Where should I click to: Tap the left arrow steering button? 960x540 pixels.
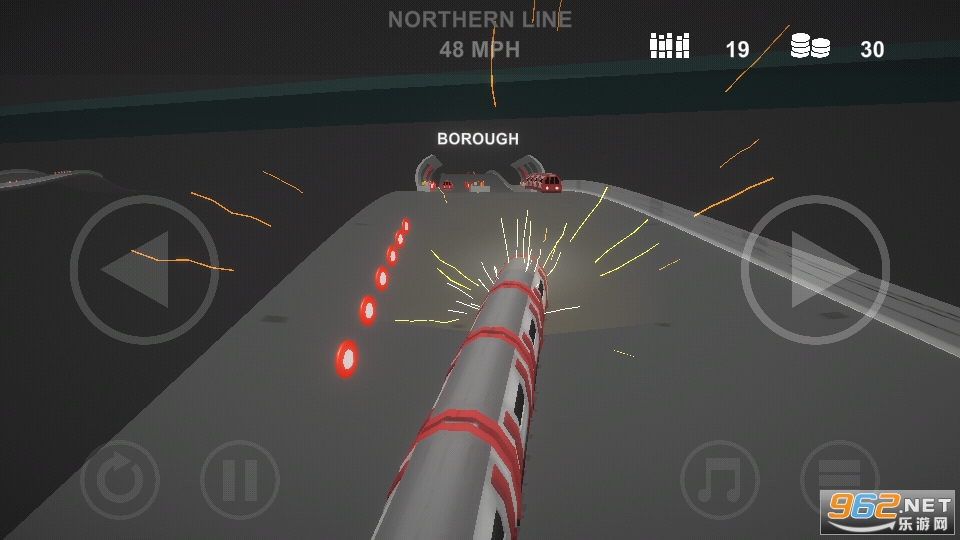point(144,271)
